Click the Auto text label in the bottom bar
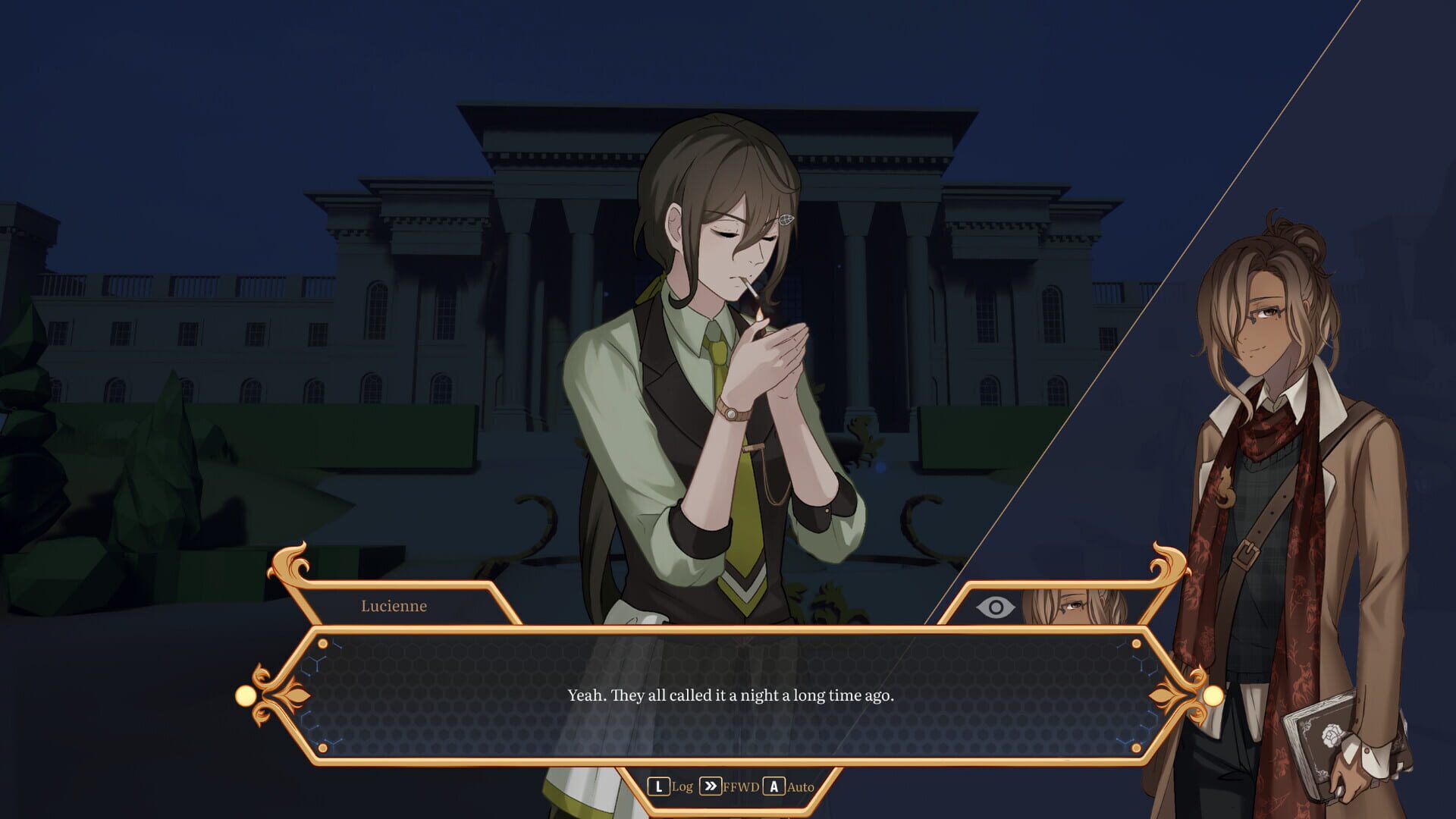This screenshot has height=819, width=1456. [800, 787]
